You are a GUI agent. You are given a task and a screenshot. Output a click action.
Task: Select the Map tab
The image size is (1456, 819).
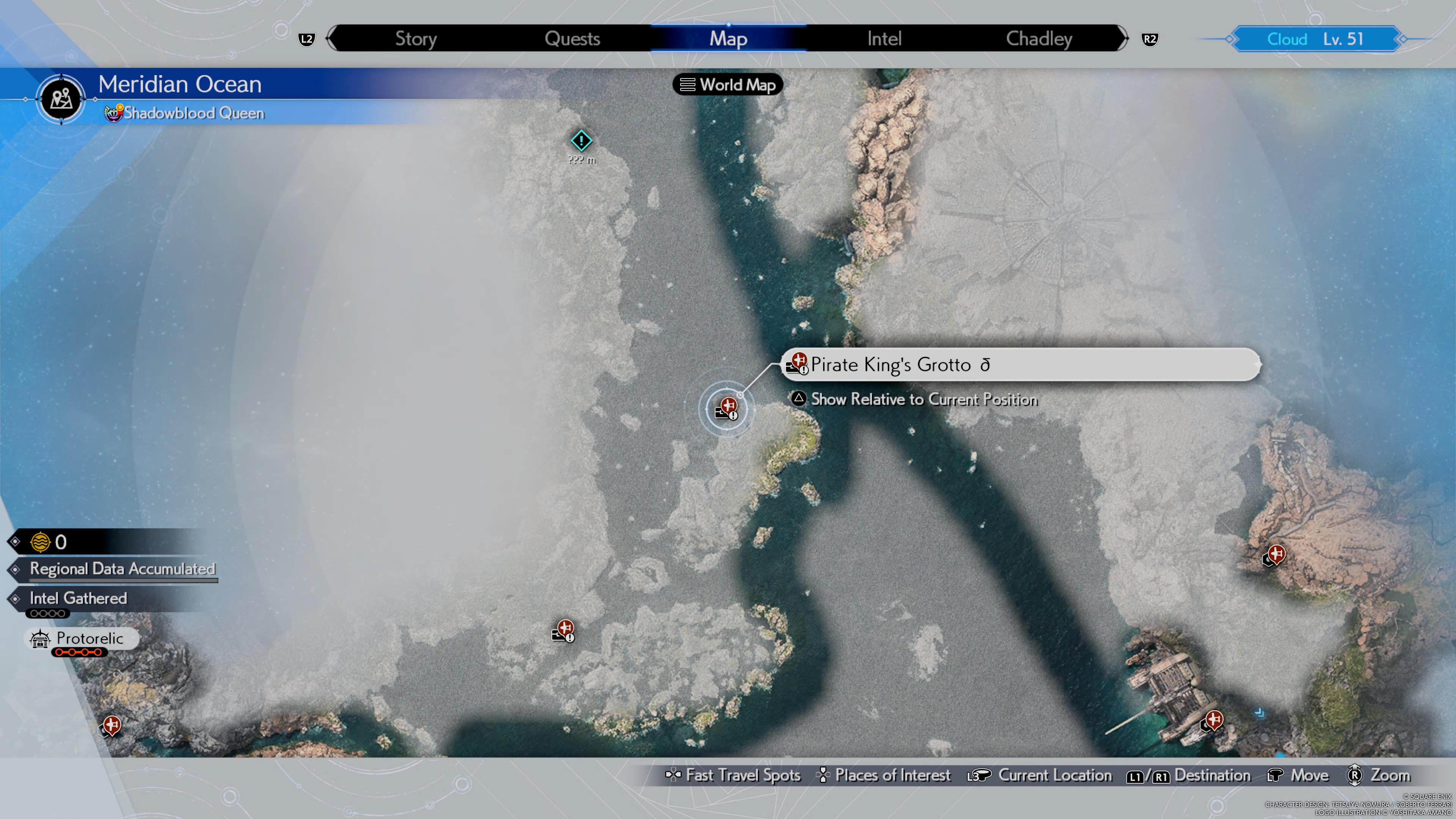pyautogui.click(x=728, y=38)
